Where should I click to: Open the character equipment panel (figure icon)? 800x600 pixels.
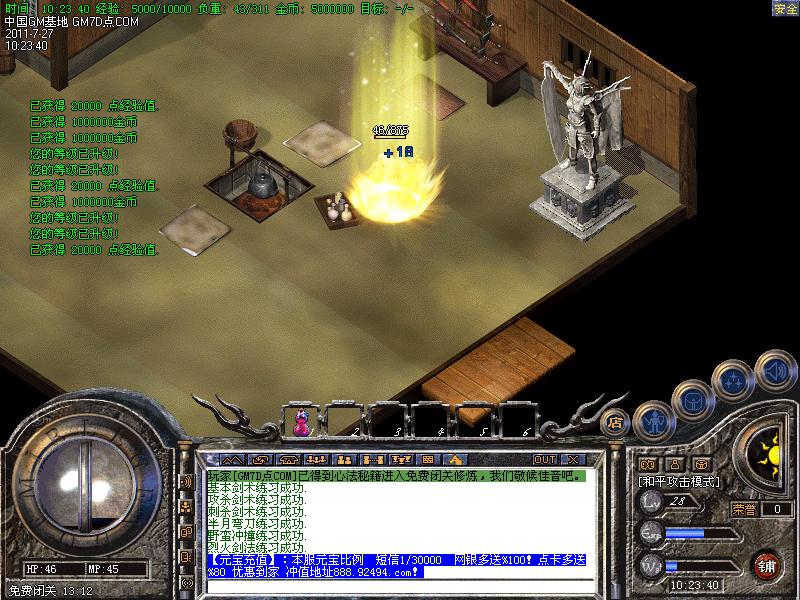coord(652,421)
